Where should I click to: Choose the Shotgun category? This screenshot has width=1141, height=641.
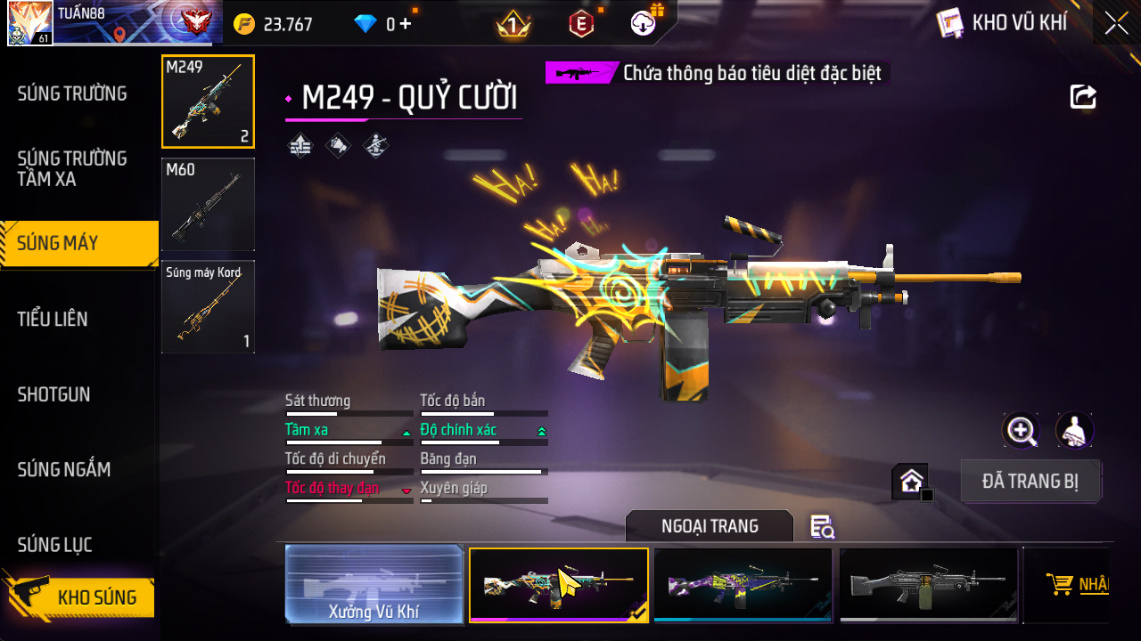tap(54, 394)
